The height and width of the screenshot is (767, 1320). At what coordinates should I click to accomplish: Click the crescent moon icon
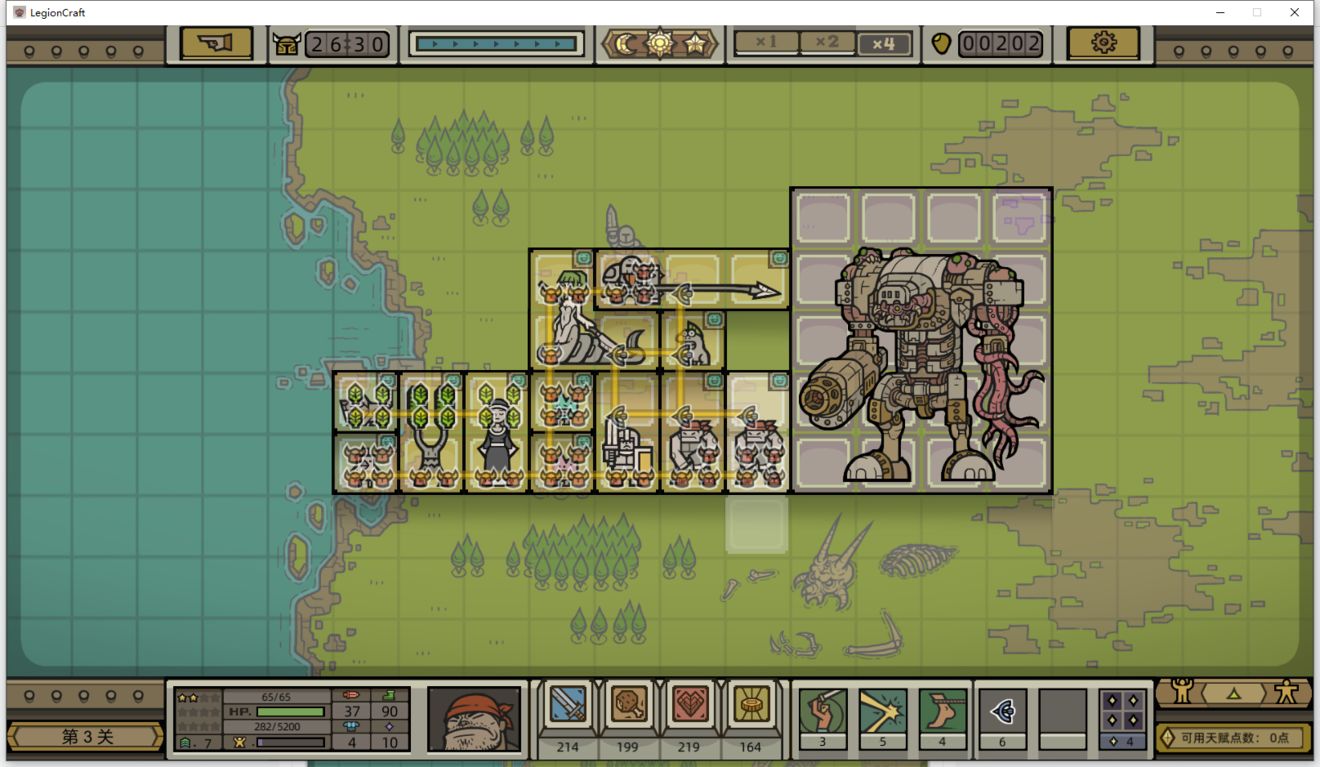(x=626, y=44)
